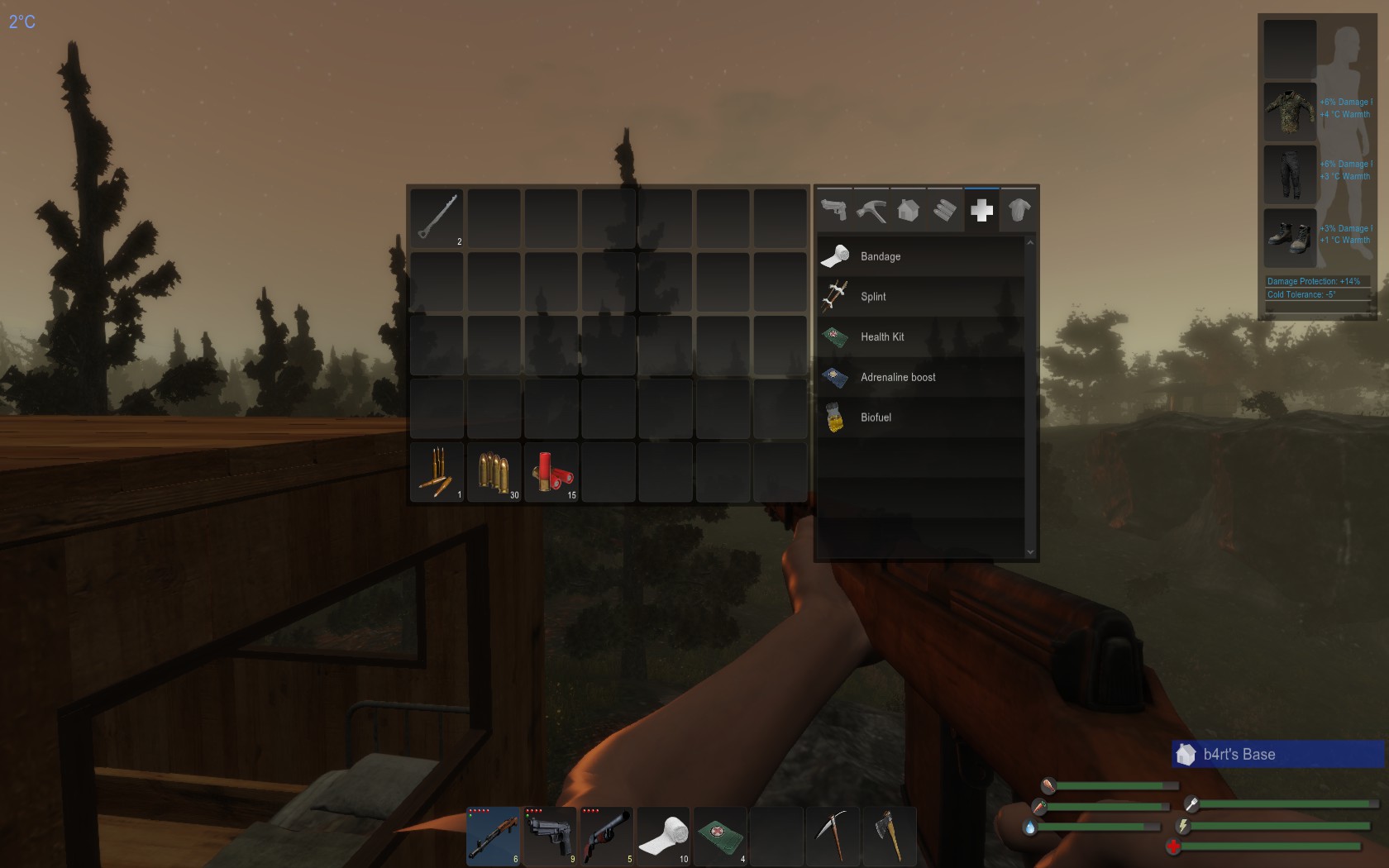Select the Health Kit recipe
Image resolution: width=1389 pixels, height=868 pixels.
pos(918,336)
